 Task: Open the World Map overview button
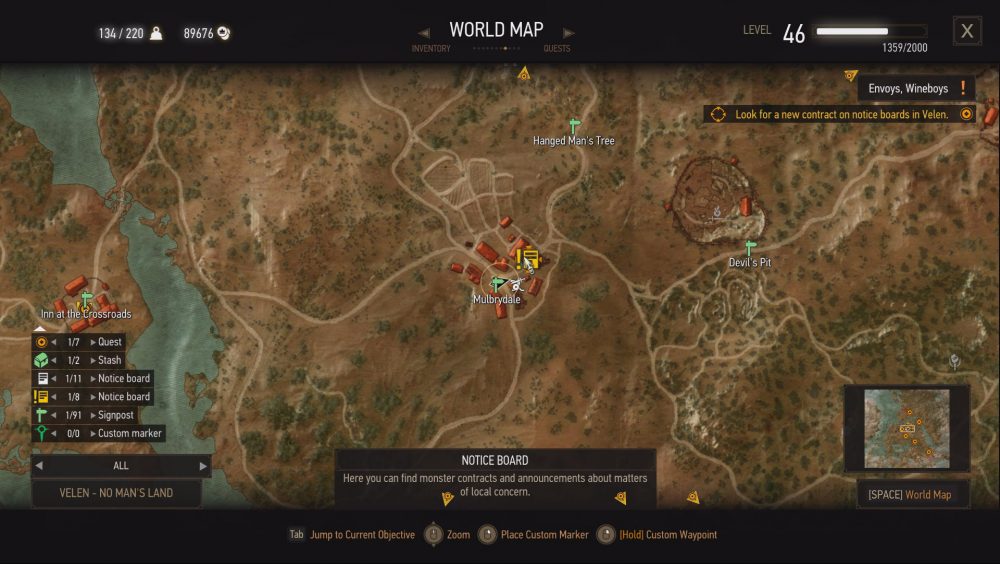pos(913,495)
